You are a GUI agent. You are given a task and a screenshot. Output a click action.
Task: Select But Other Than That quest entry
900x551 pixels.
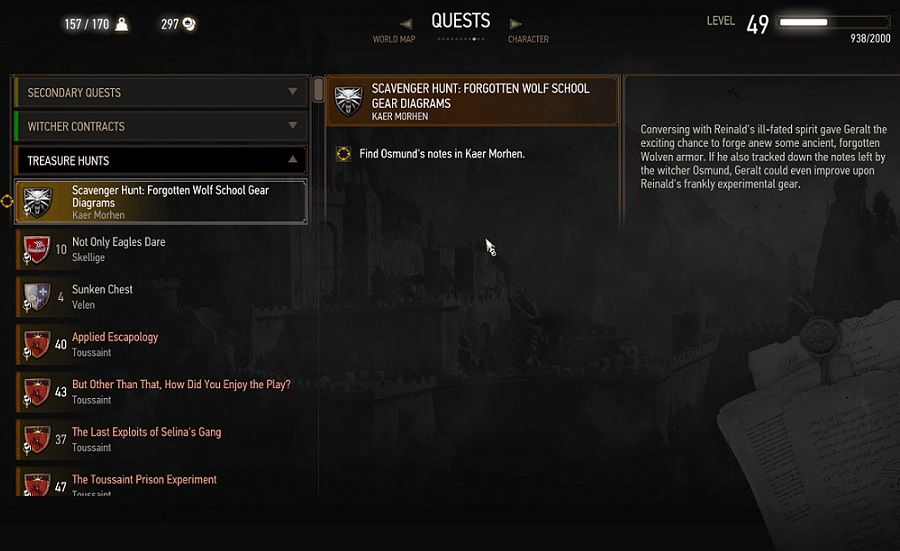[x=160, y=391]
